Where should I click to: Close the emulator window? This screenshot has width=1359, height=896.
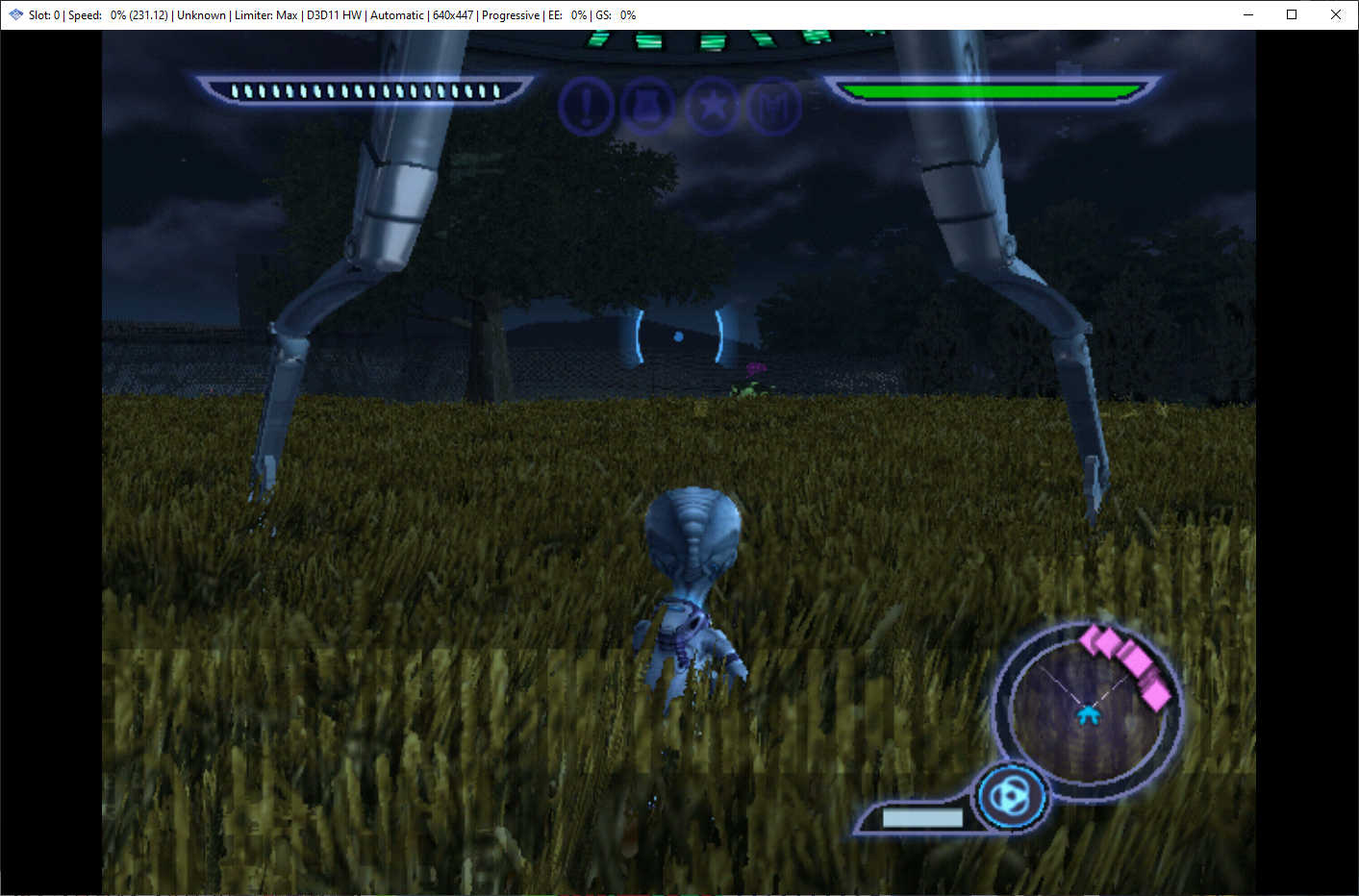(x=1336, y=14)
